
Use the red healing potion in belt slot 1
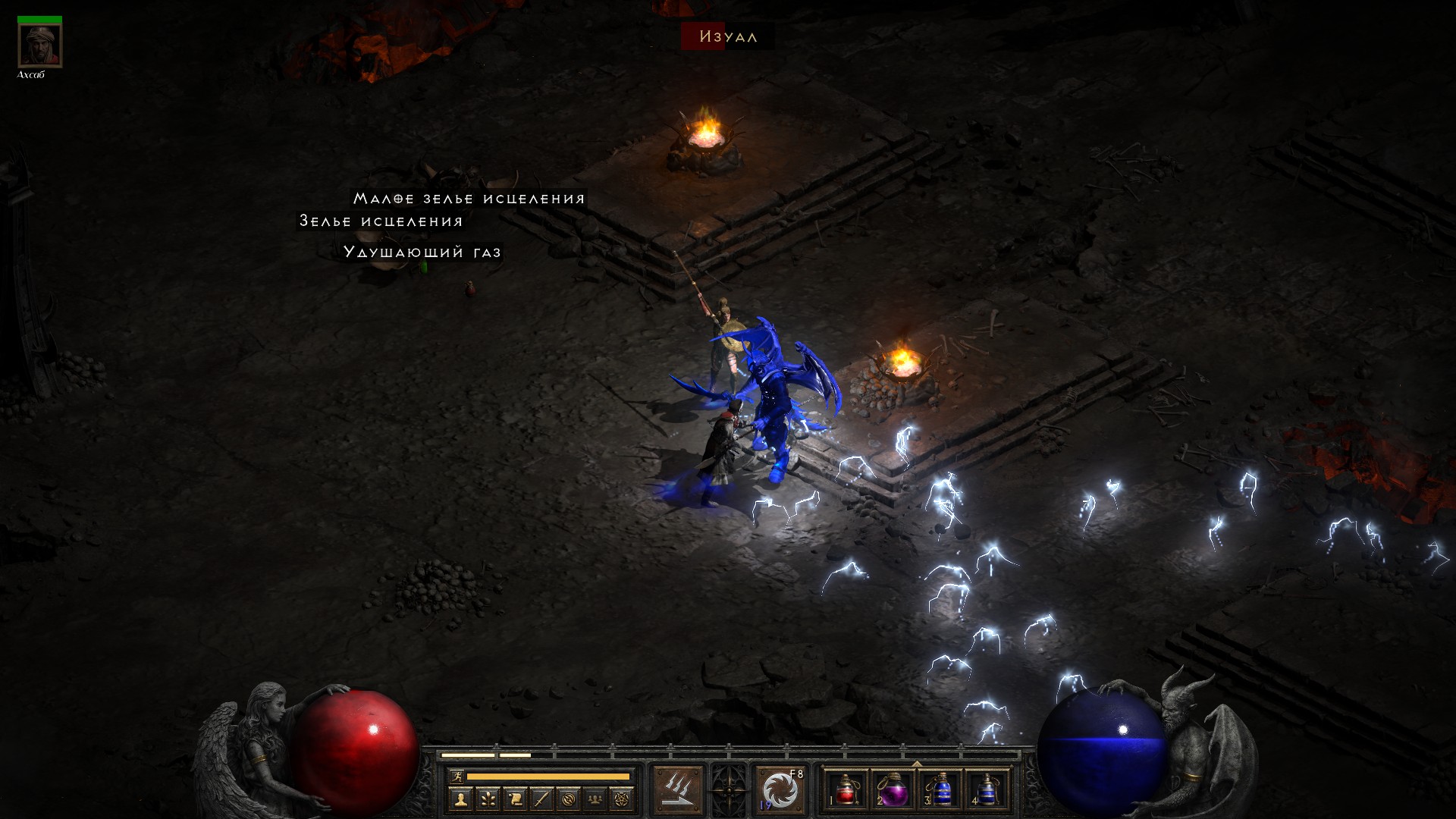tap(846, 789)
